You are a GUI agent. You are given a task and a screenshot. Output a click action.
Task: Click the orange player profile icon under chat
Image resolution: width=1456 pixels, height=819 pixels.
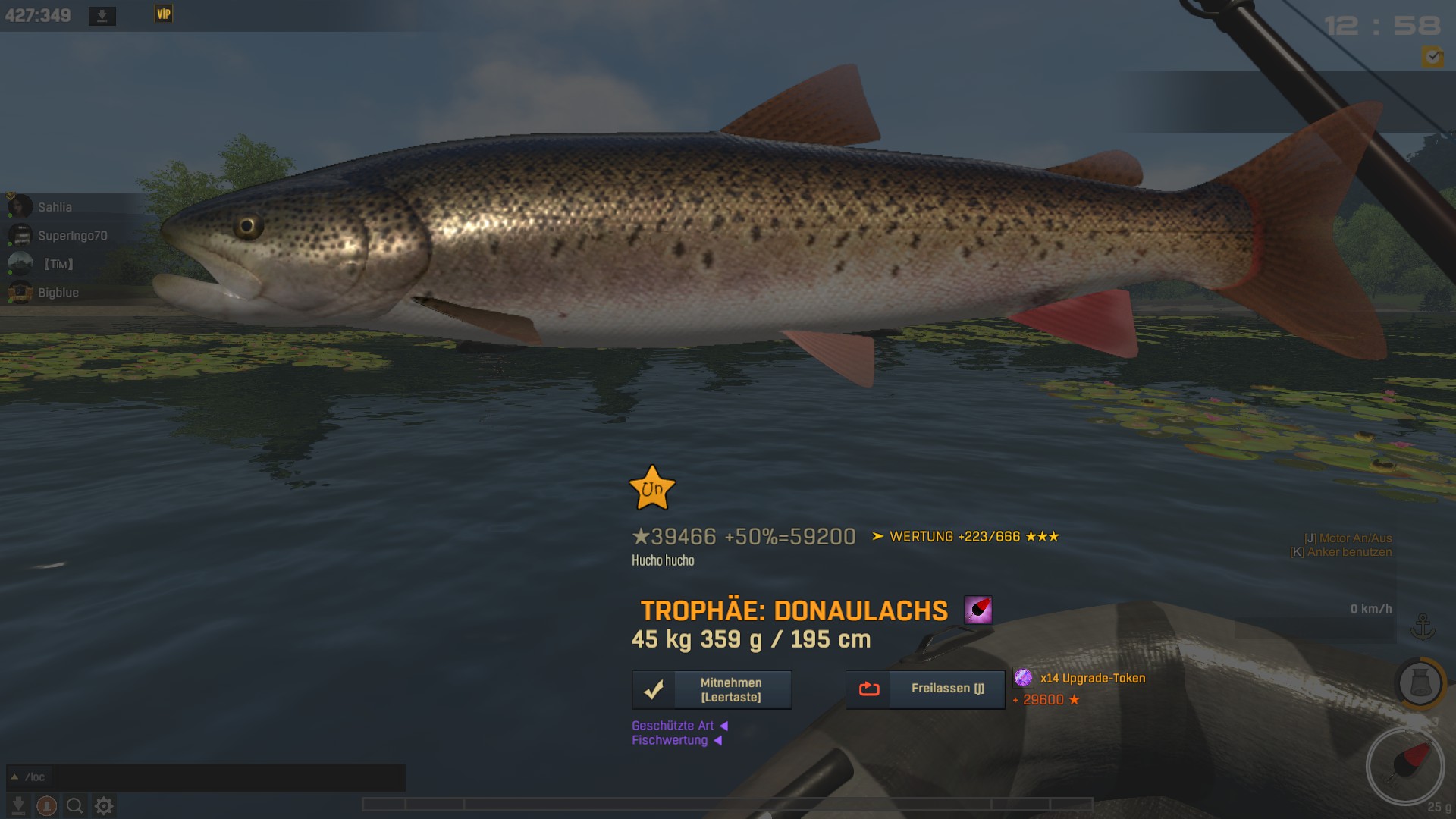coord(46,805)
